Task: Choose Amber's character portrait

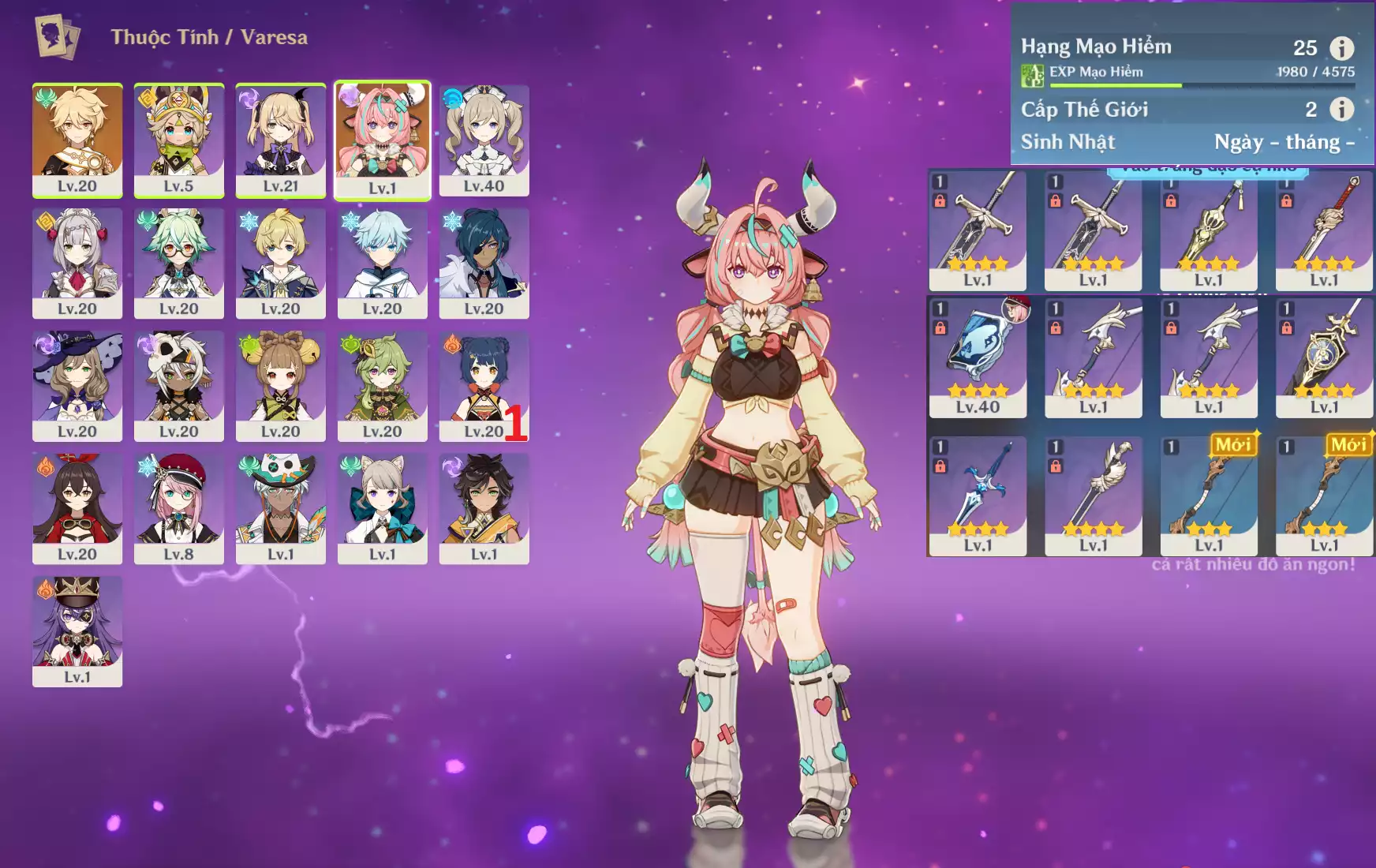Action: point(77,507)
